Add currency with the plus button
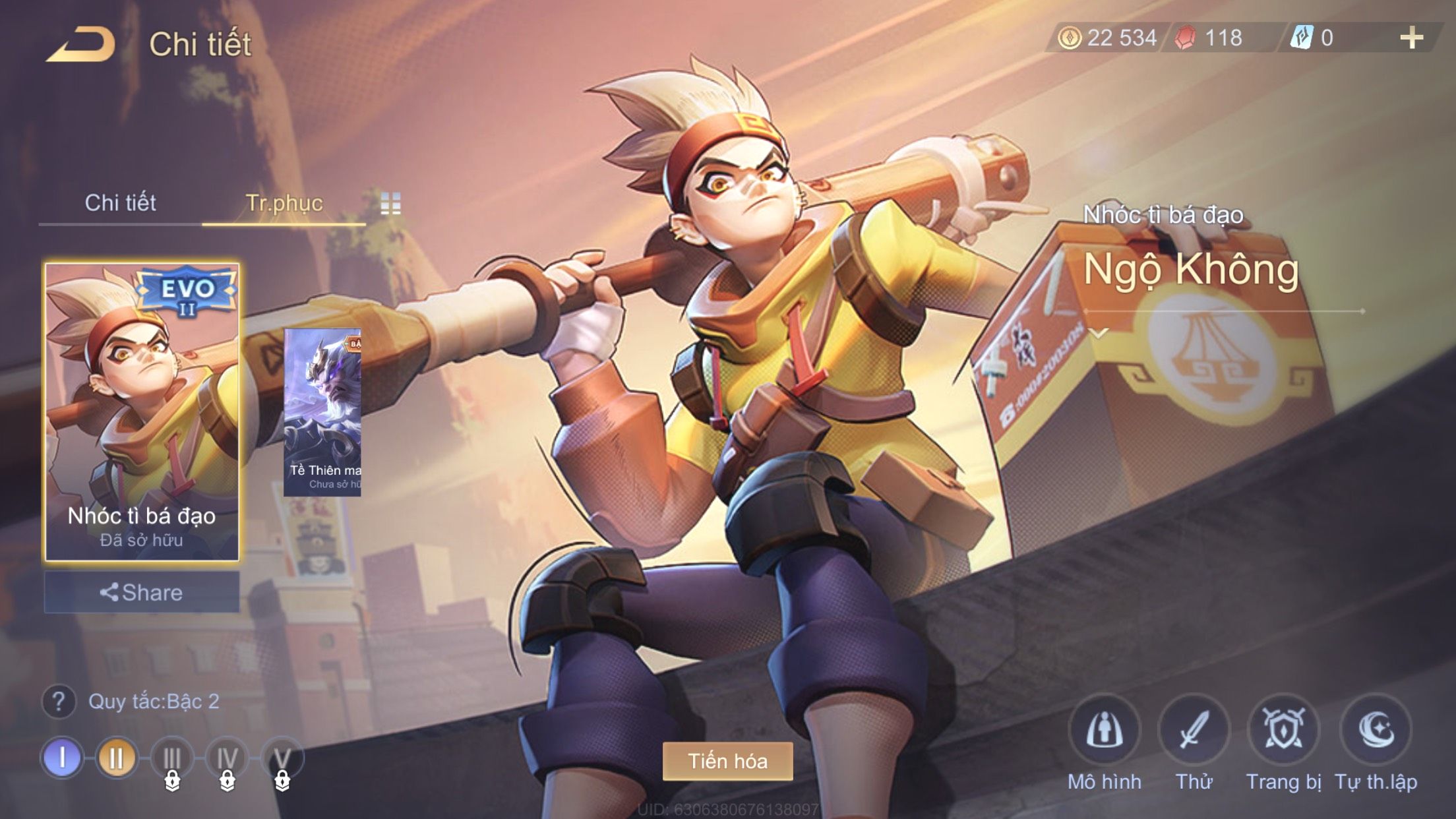Viewport: 1456px width, 819px height. tap(1411, 38)
